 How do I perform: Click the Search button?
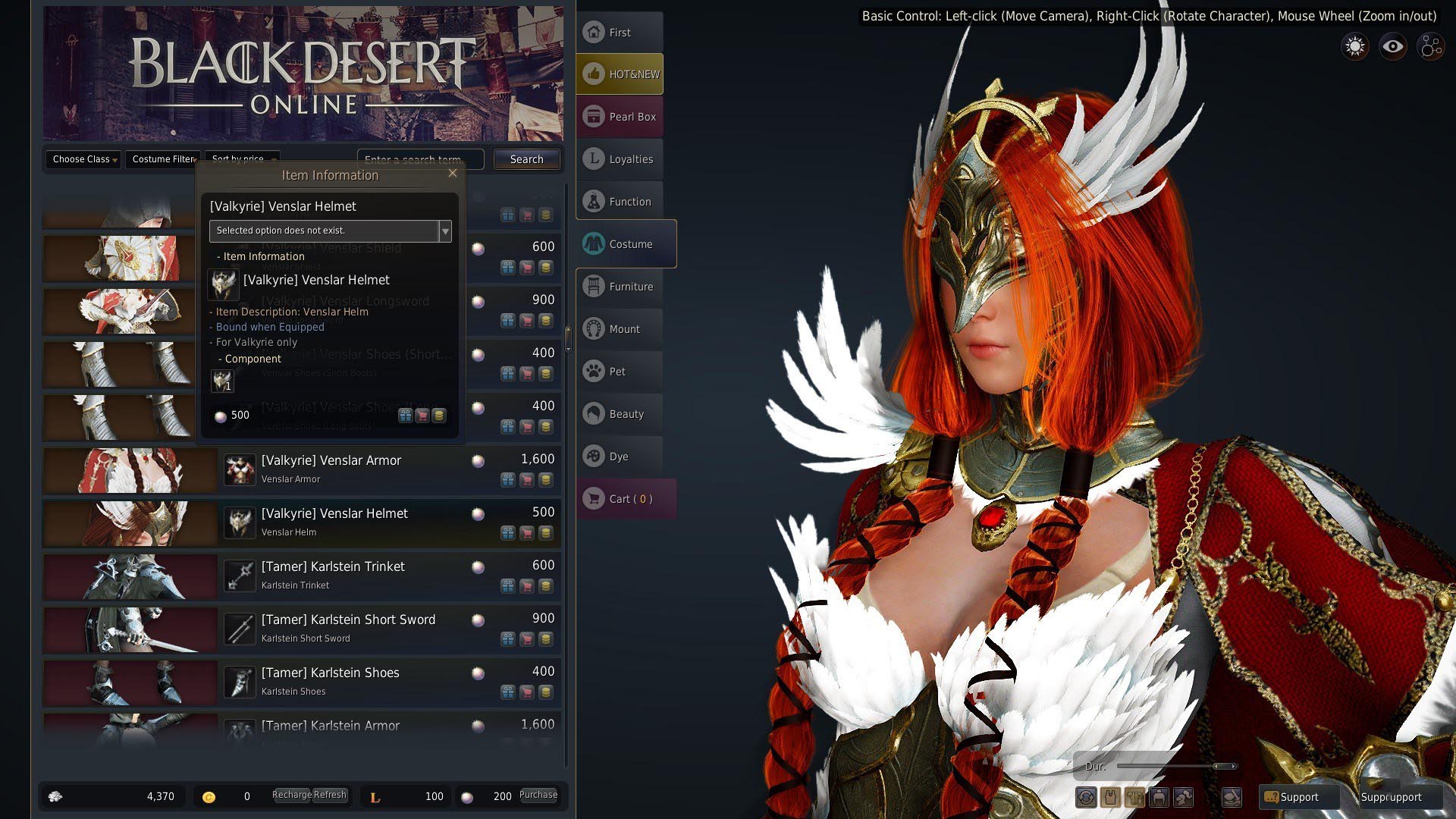[x=526, y=159]
